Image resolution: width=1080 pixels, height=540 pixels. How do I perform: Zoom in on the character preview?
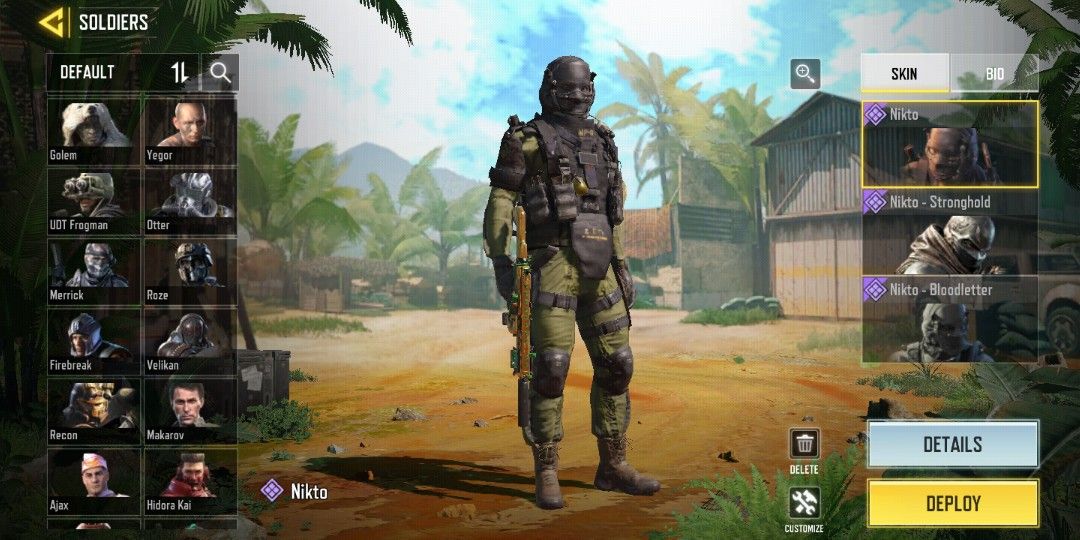805,73
